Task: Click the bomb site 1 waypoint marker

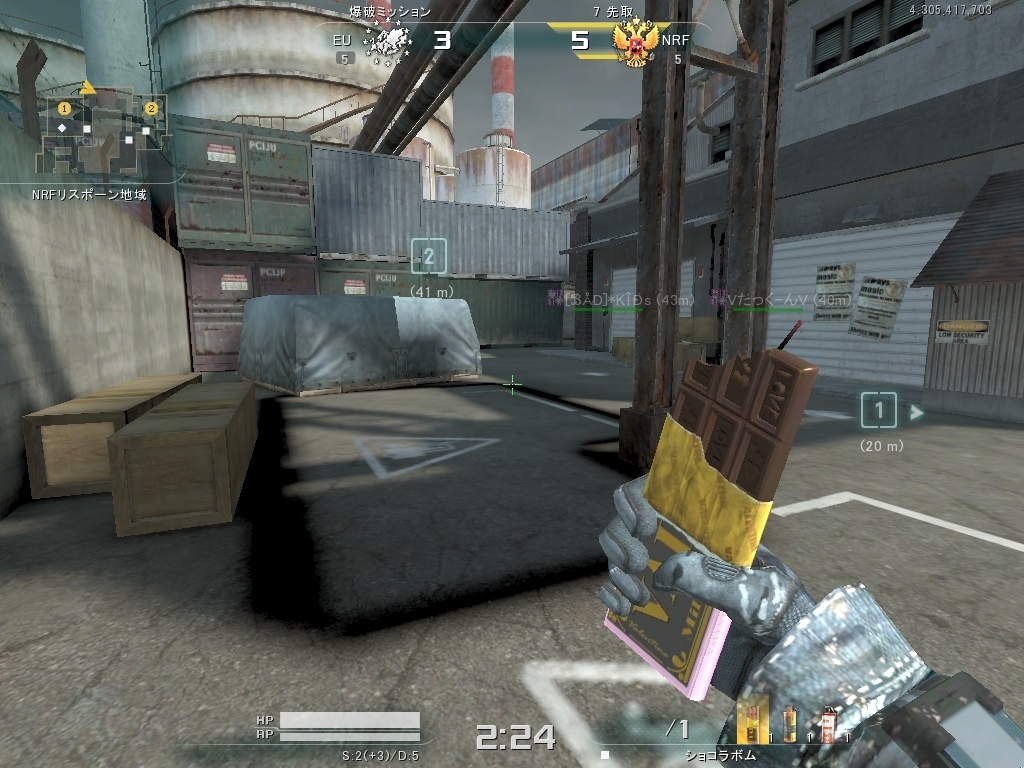Action: coord(878,408)
